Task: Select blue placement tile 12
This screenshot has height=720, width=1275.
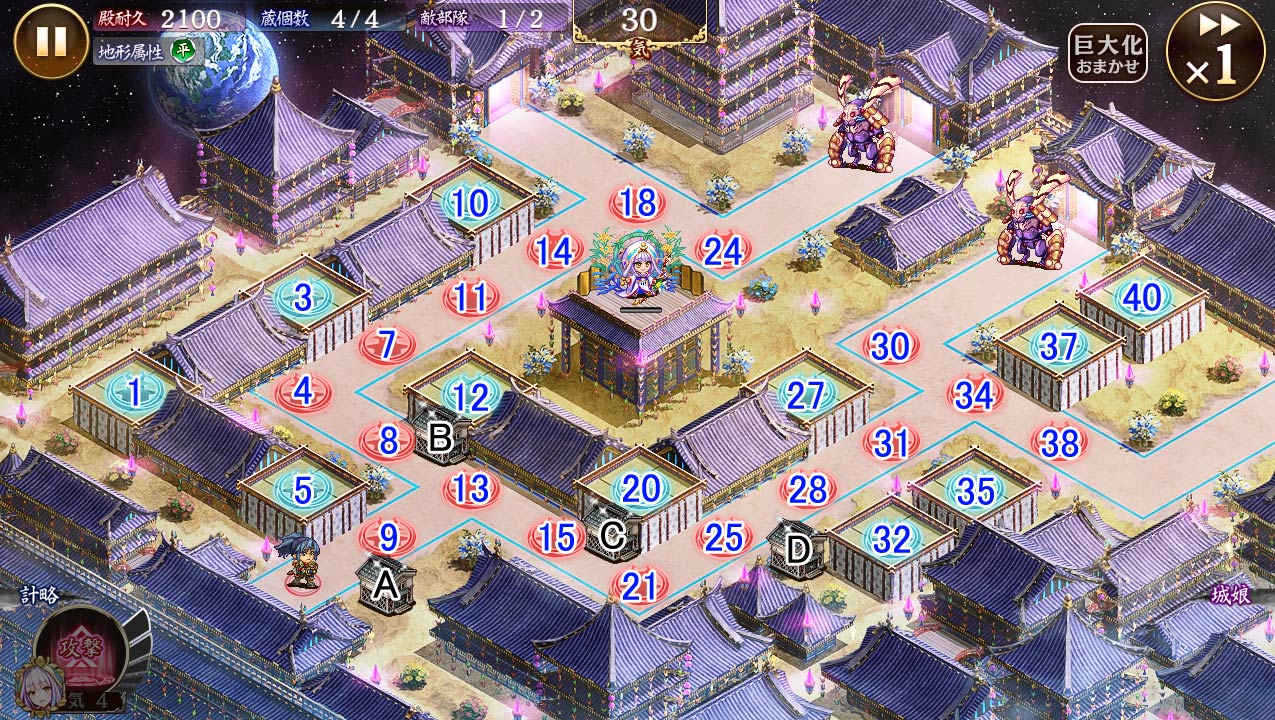Action: pos(470,397)
